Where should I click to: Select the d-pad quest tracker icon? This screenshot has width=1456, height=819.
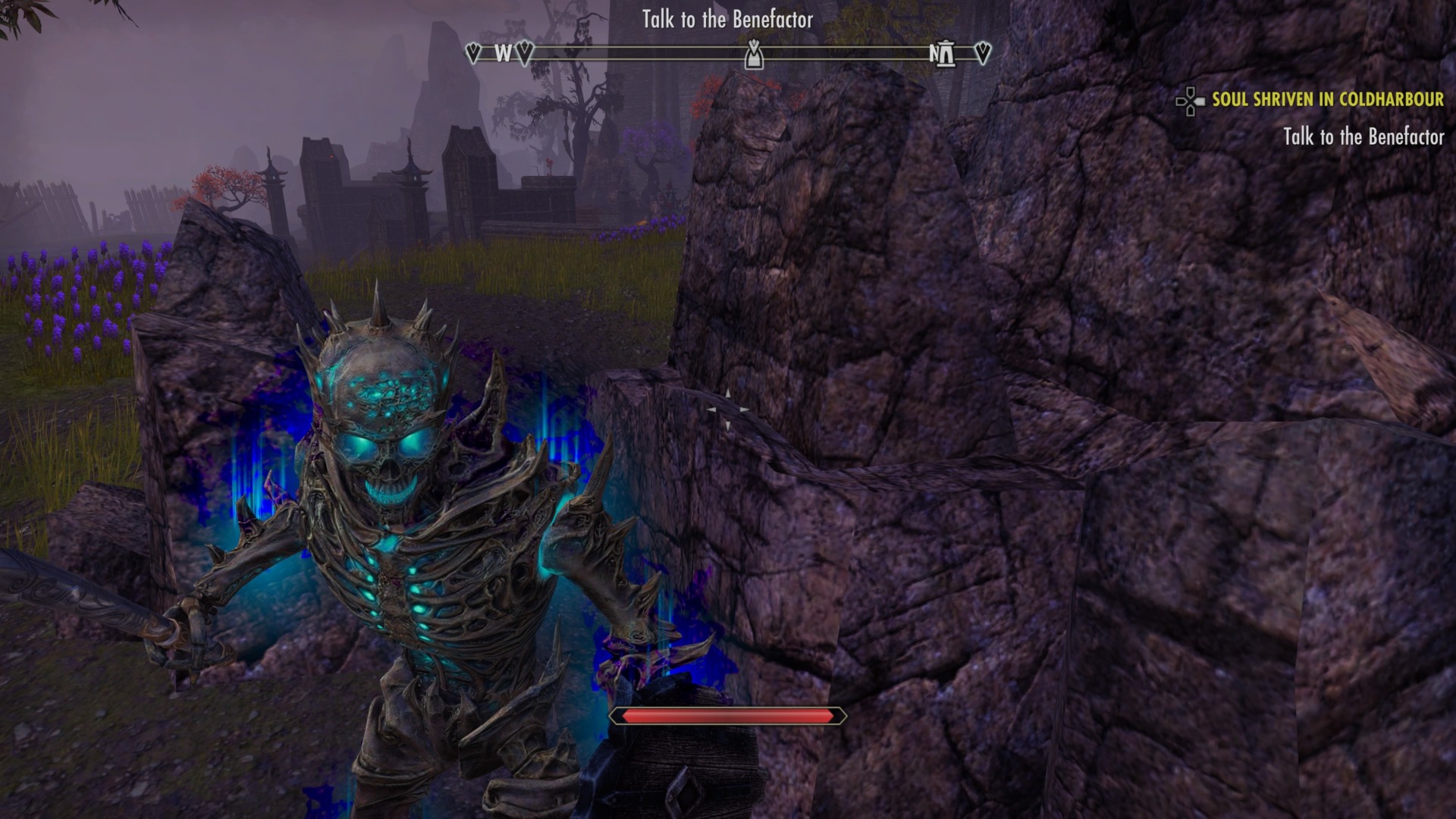pyautogui.click(x=1191, y=99)
